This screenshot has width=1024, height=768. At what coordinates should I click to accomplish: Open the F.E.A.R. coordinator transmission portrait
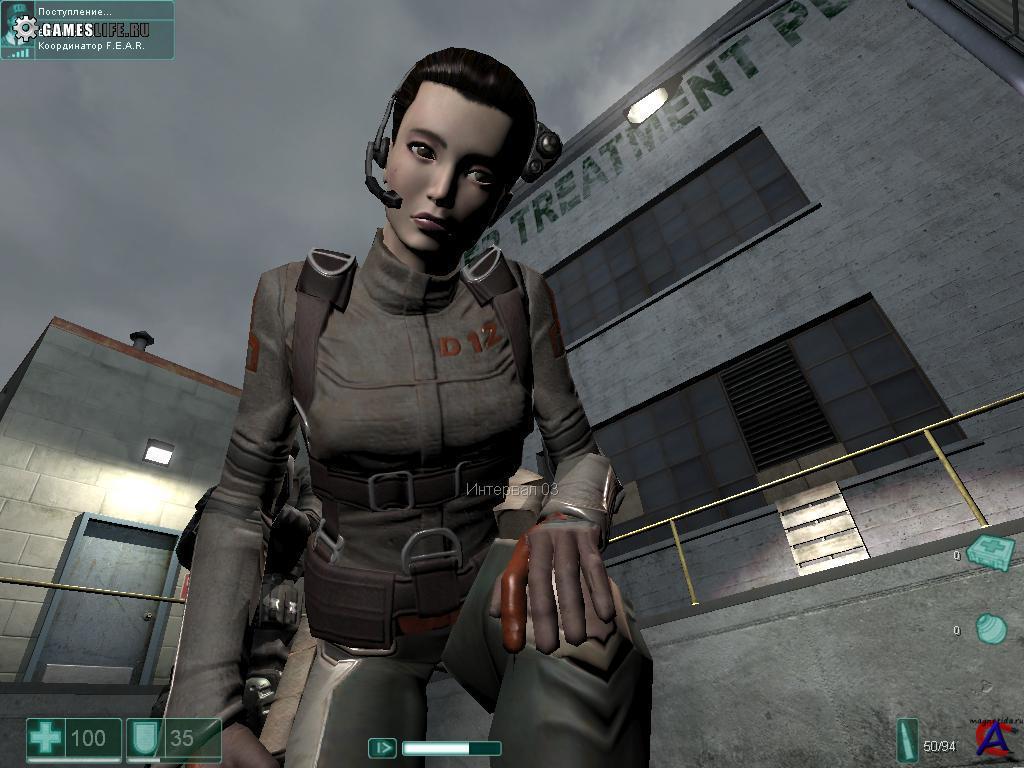17,28
